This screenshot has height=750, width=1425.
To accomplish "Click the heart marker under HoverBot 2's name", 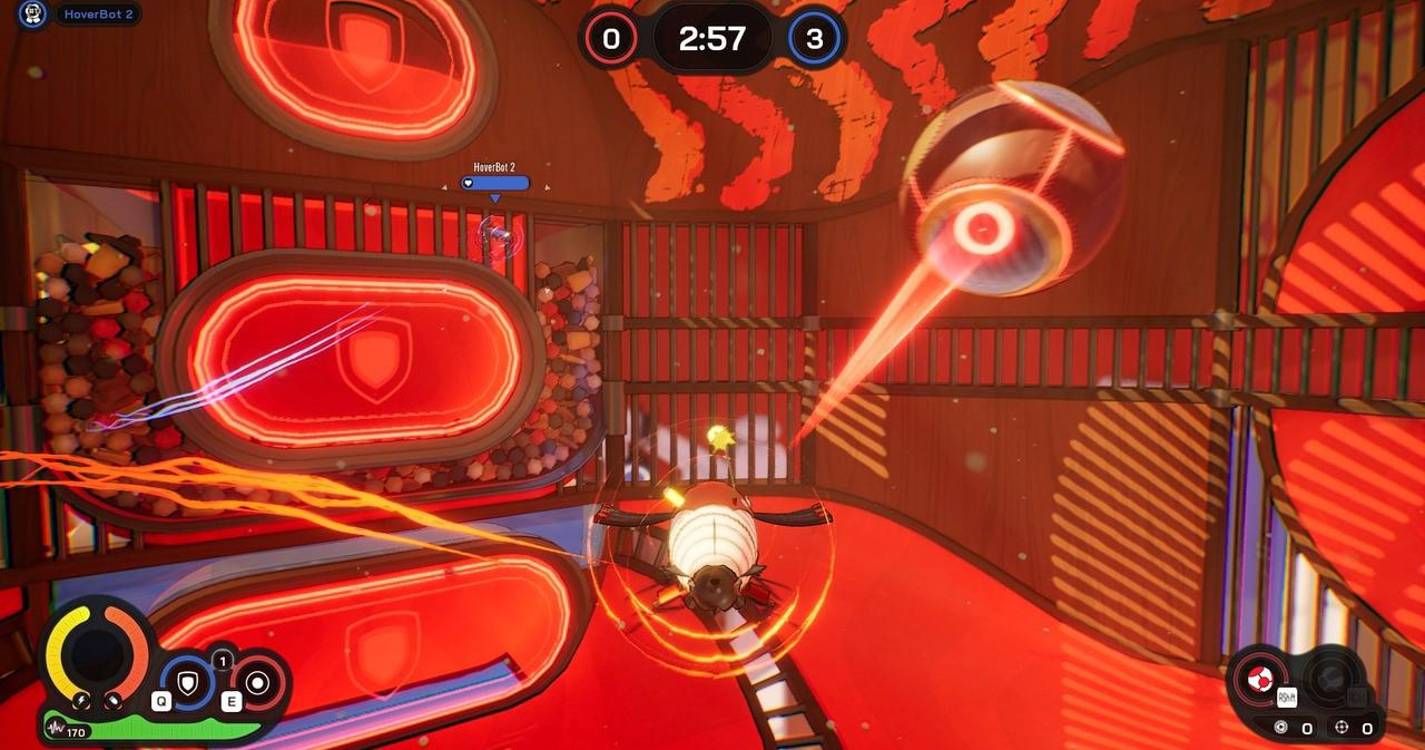I will click(x=466, y=182).
